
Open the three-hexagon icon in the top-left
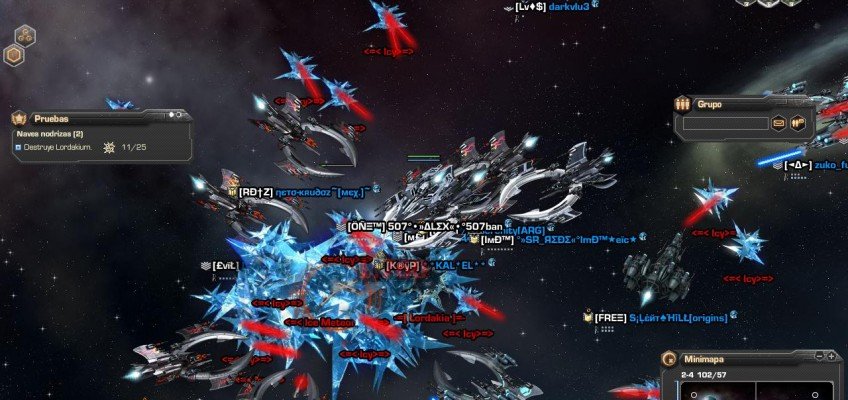coord(23,34)
